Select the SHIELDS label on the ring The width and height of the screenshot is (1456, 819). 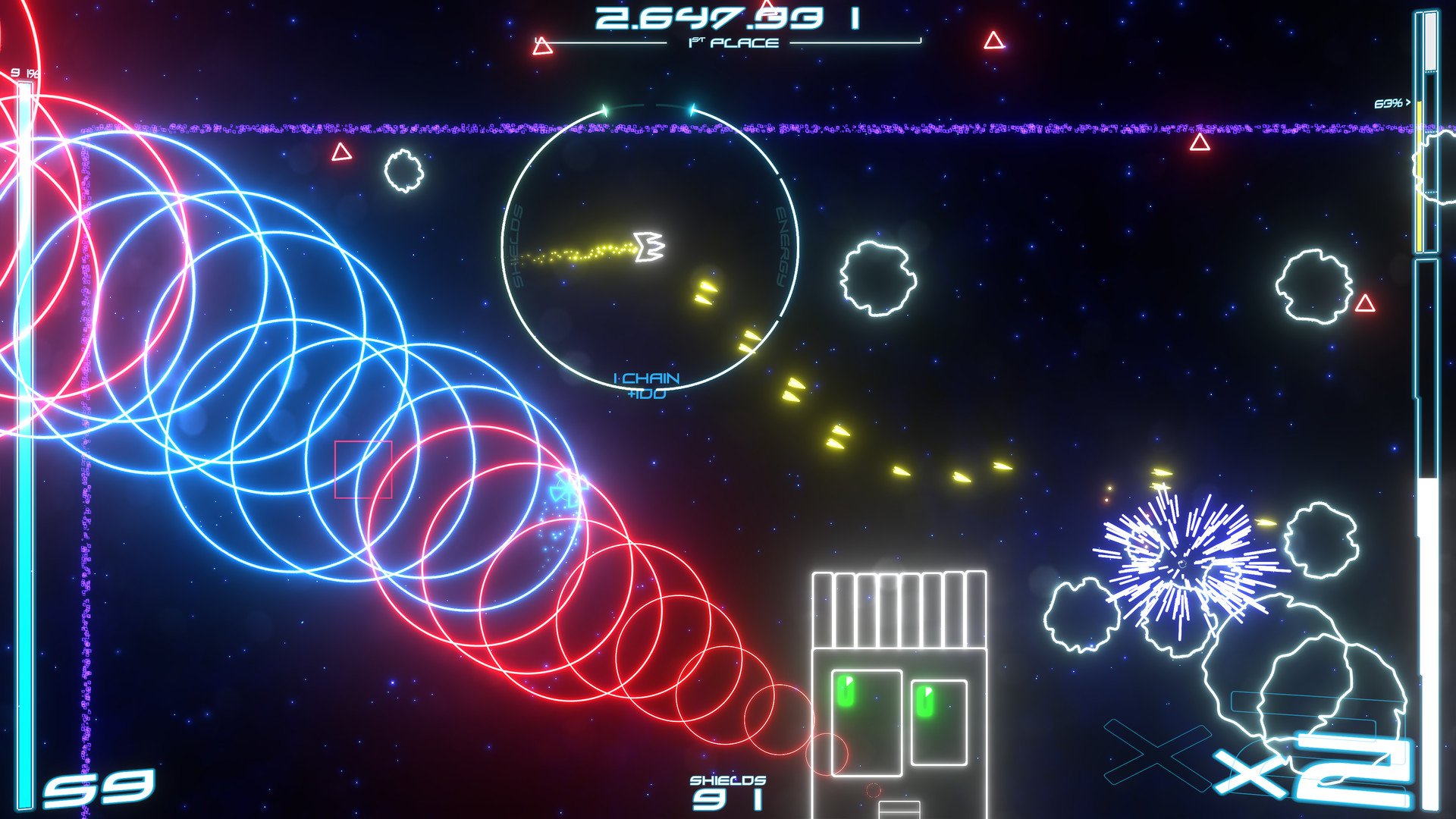pyautogui.click(x=518, y=246)
